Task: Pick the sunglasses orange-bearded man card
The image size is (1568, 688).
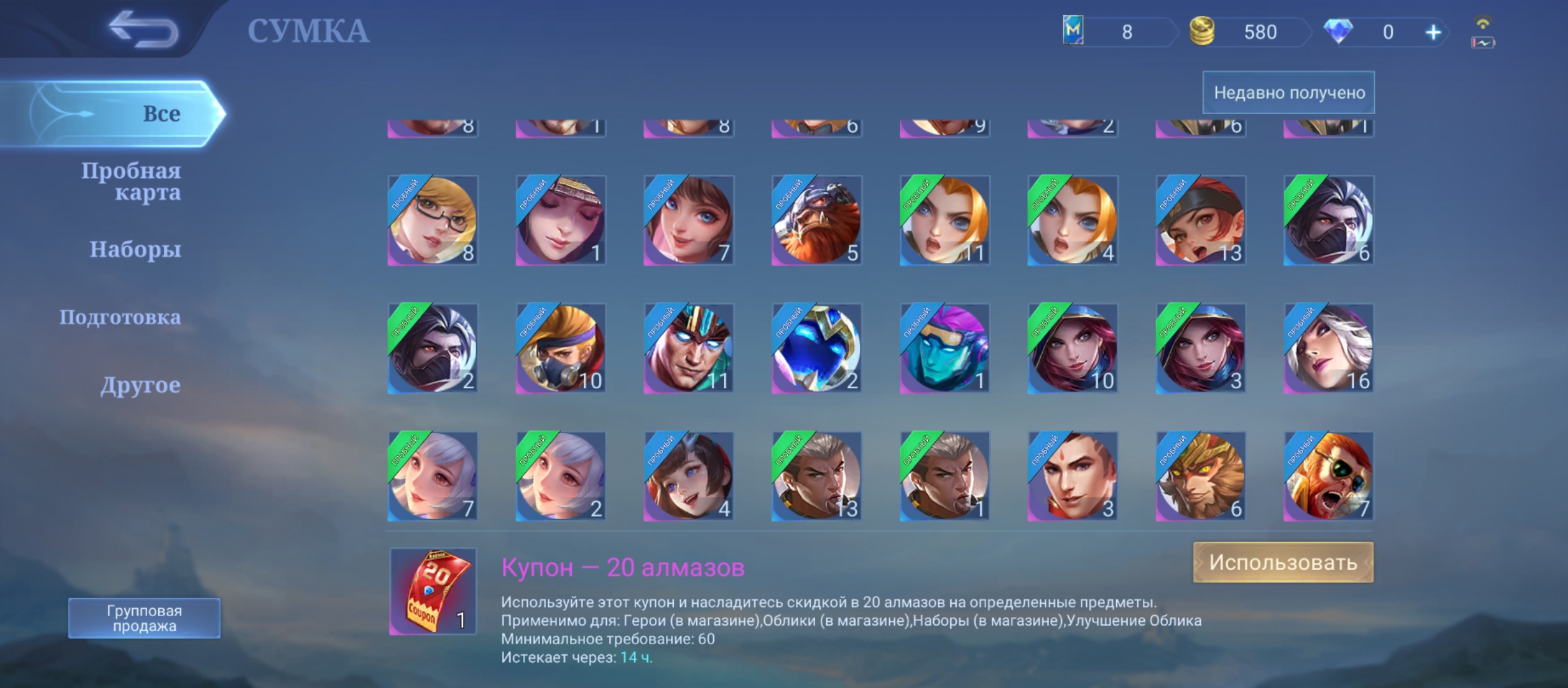Action: (x=1328, y=477)
